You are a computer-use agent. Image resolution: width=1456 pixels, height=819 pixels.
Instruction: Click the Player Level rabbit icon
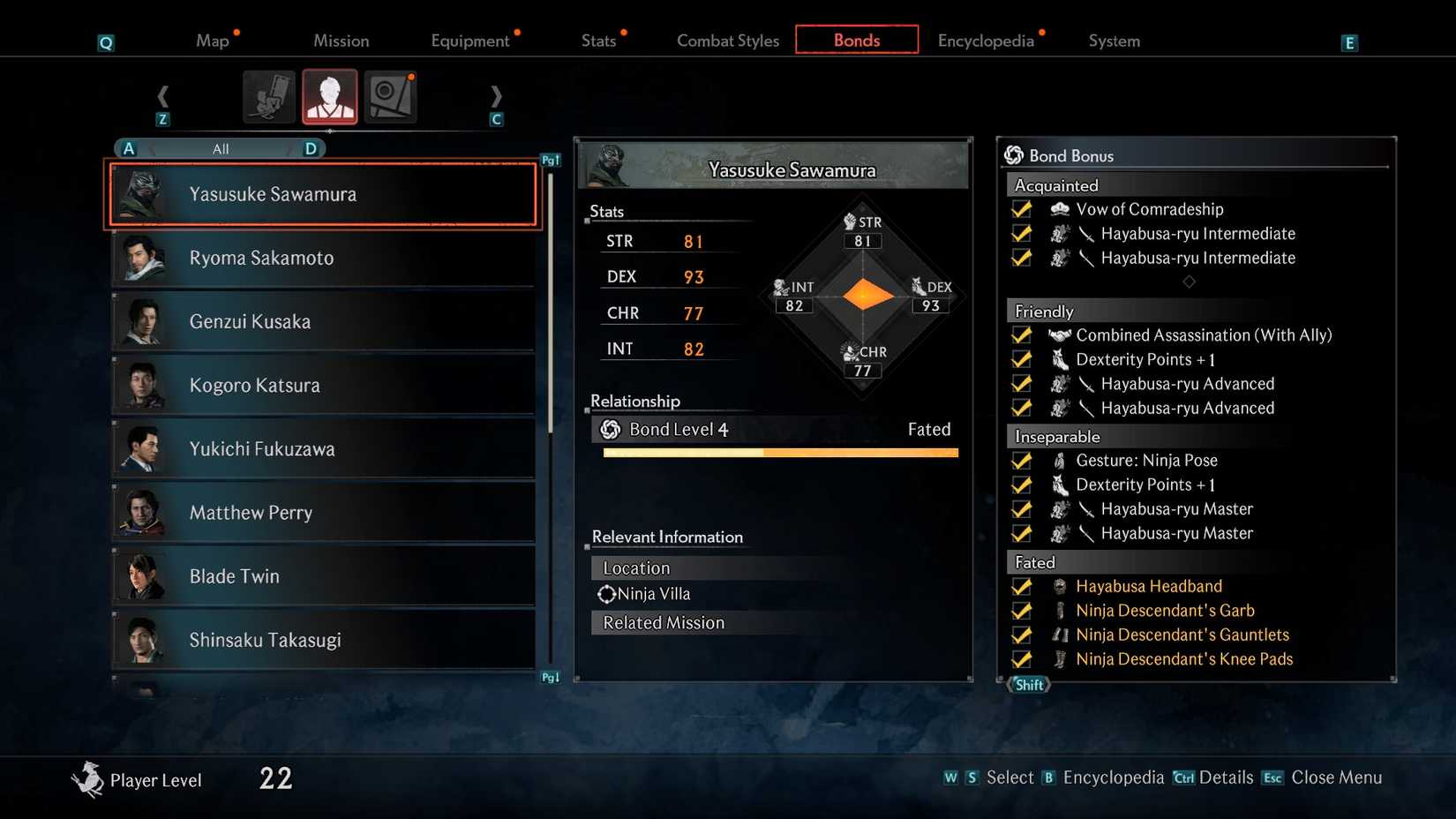pyautogui.click(x=87, y=778)
